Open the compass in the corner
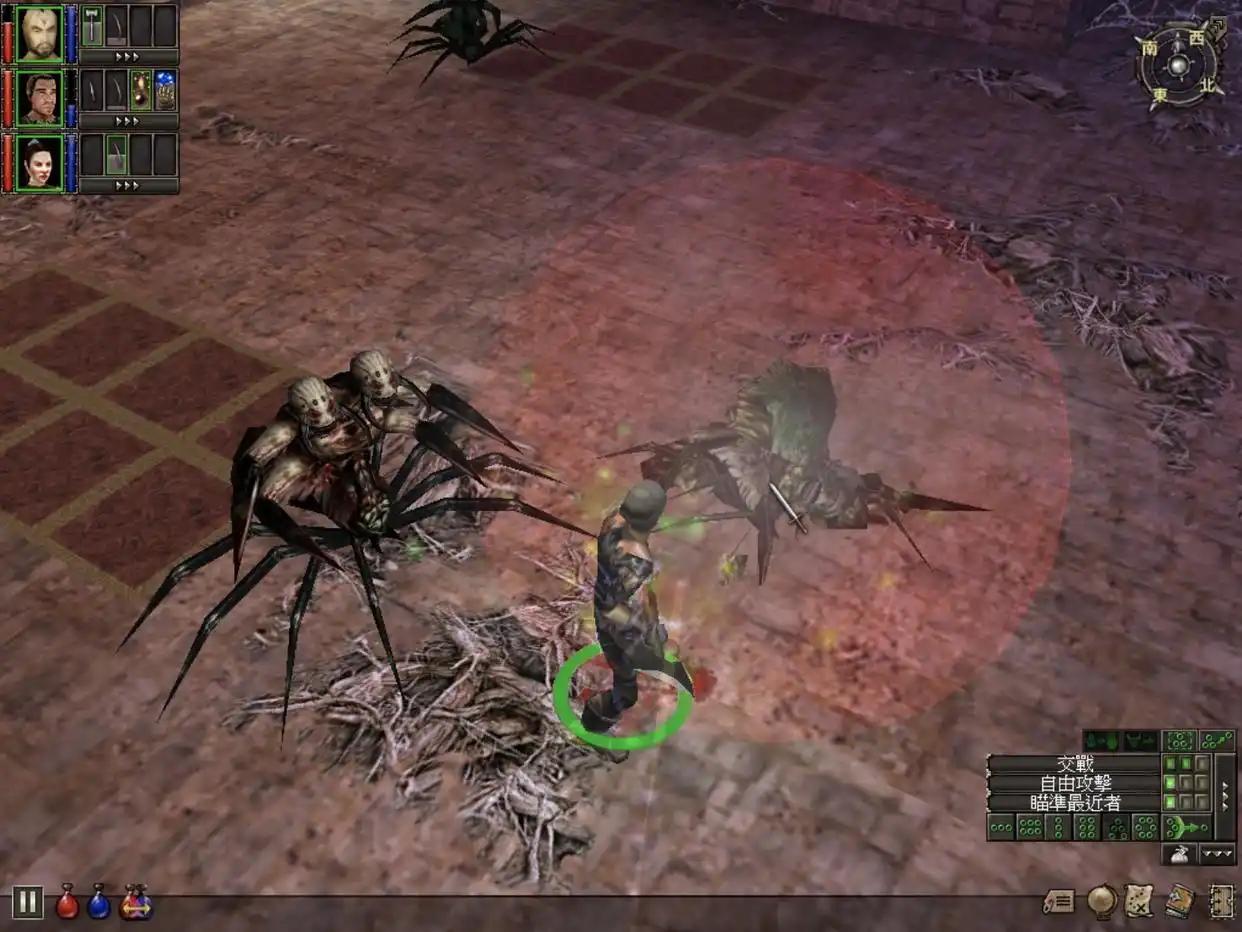This screenshot has width=1242, height=932. point(1180,63)
